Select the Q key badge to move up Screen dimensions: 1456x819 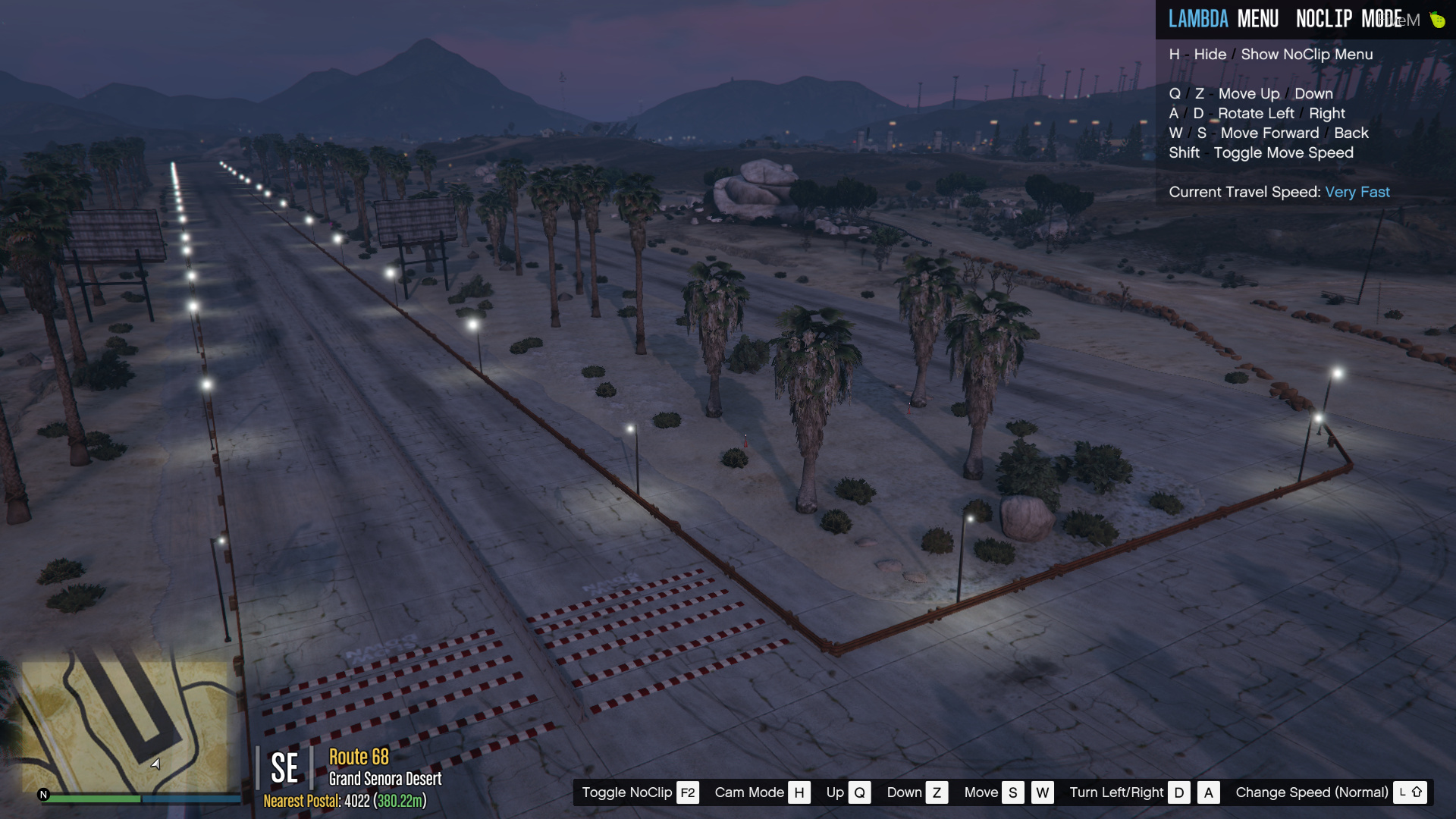click(x=859, y=792)
